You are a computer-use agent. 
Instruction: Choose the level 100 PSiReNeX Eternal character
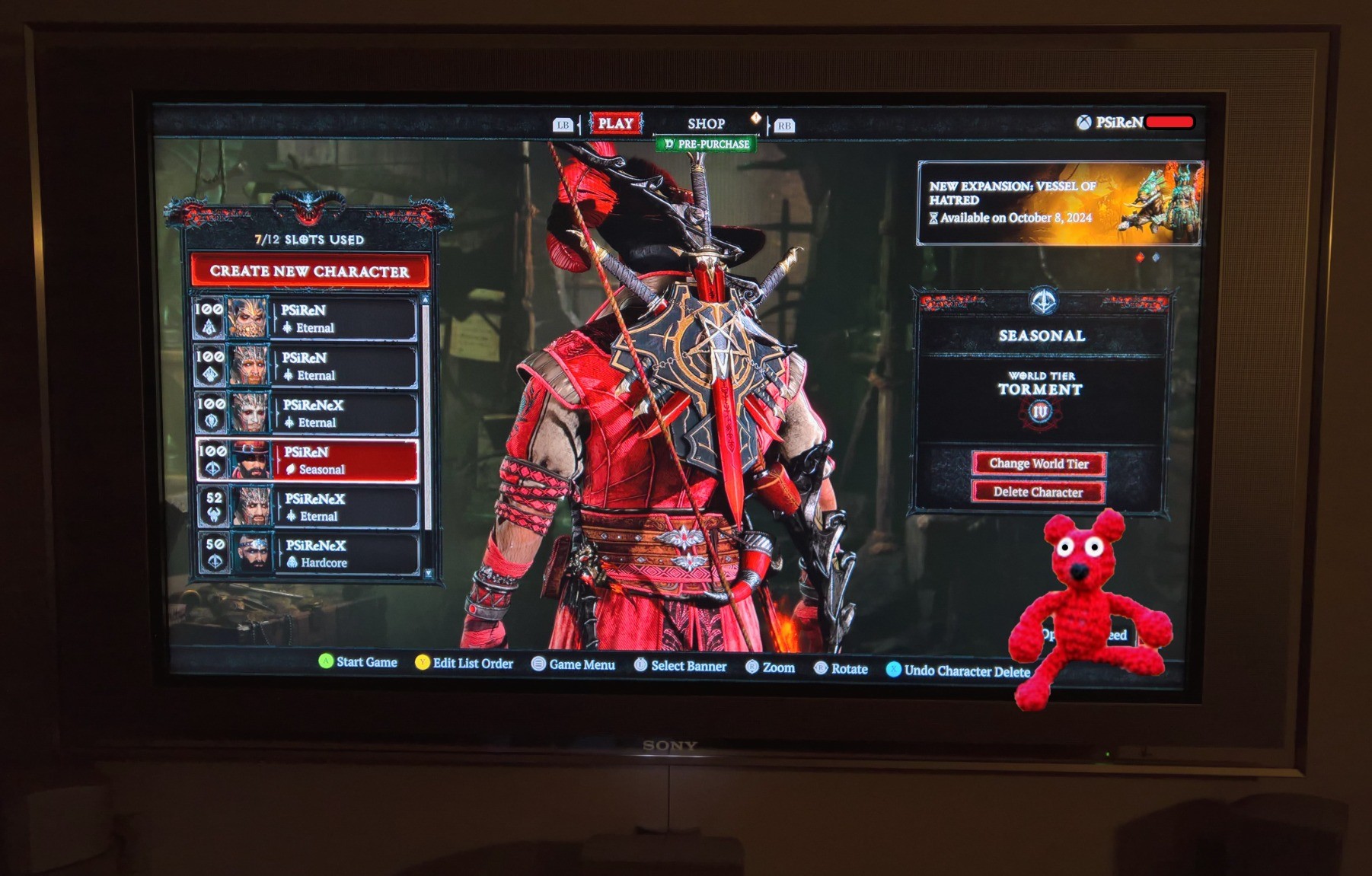coord(307,413)
